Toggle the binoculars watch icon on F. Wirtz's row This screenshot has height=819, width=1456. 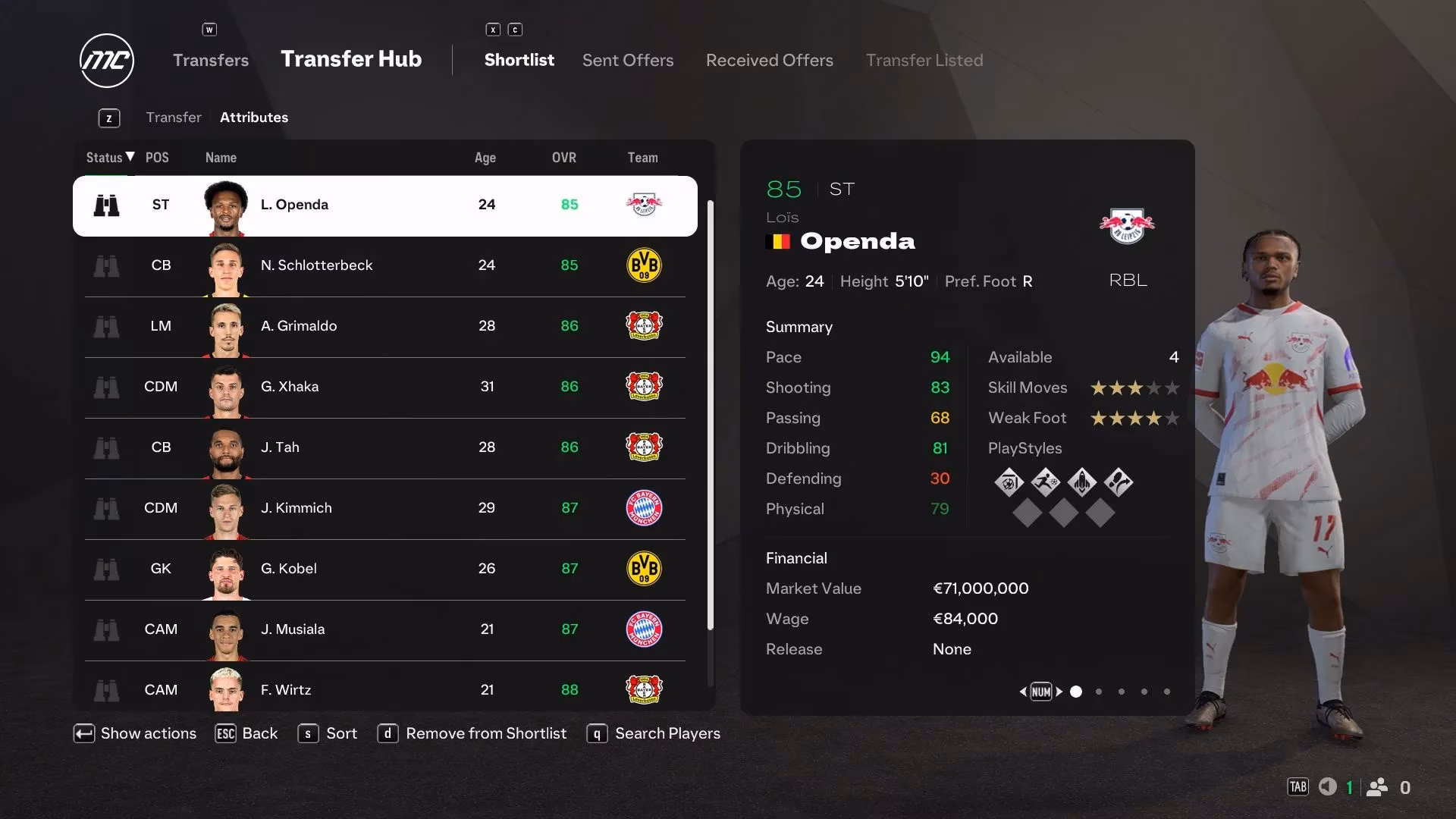107,690
